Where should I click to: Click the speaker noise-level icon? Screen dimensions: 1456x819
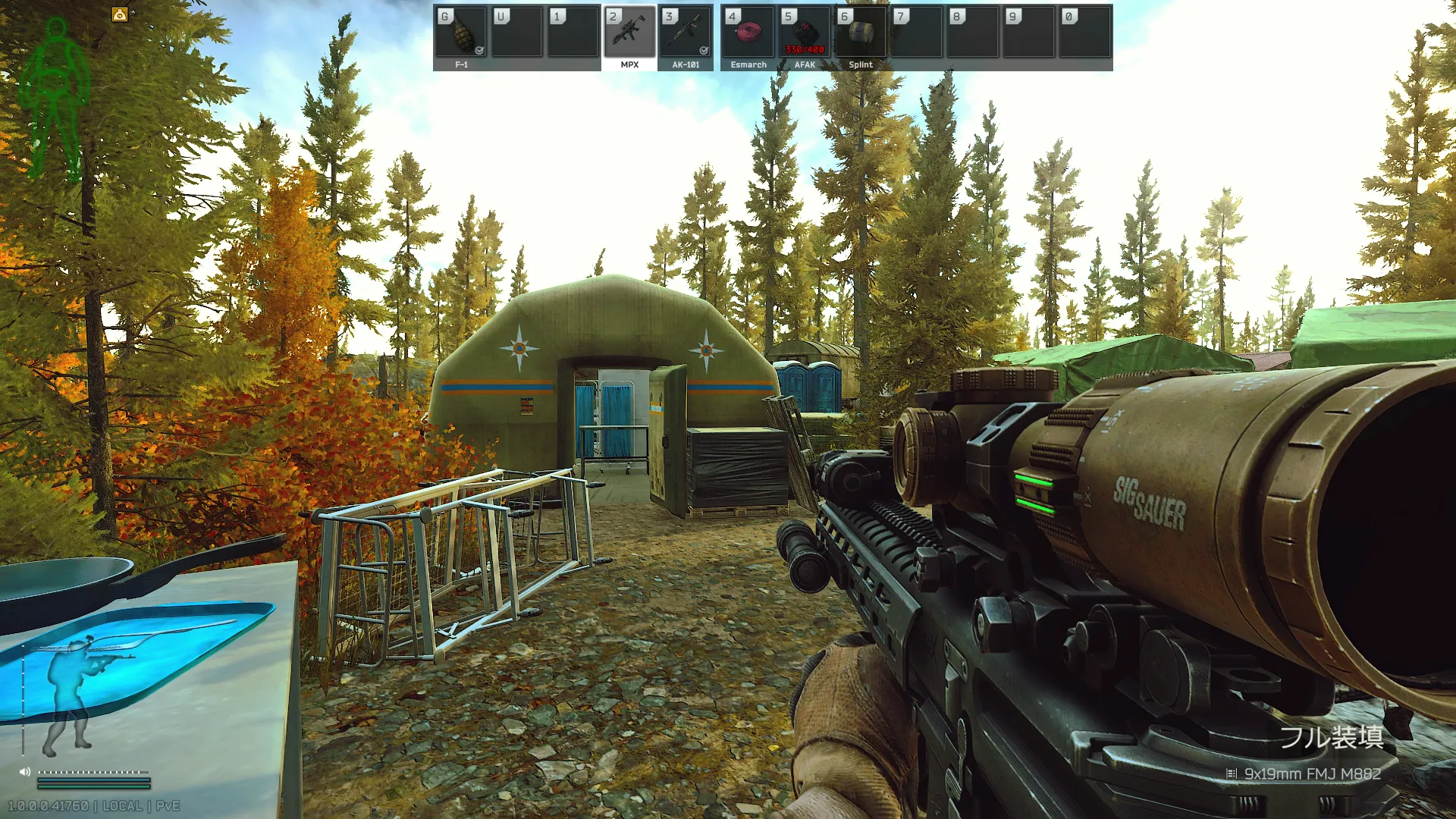(x=25, y=772)
